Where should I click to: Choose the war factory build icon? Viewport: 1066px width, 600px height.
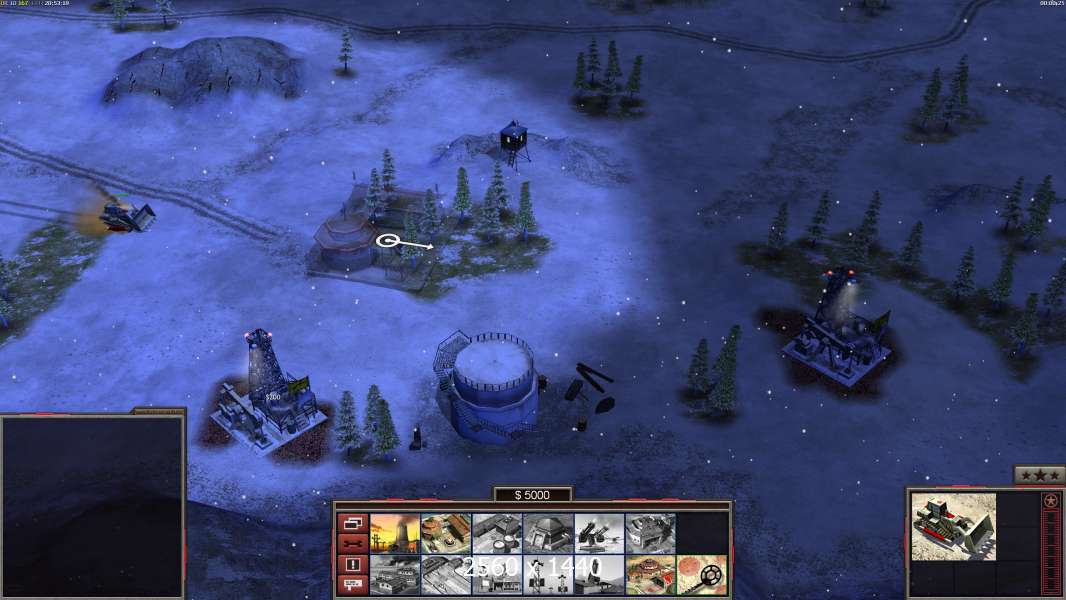(650, 533)
